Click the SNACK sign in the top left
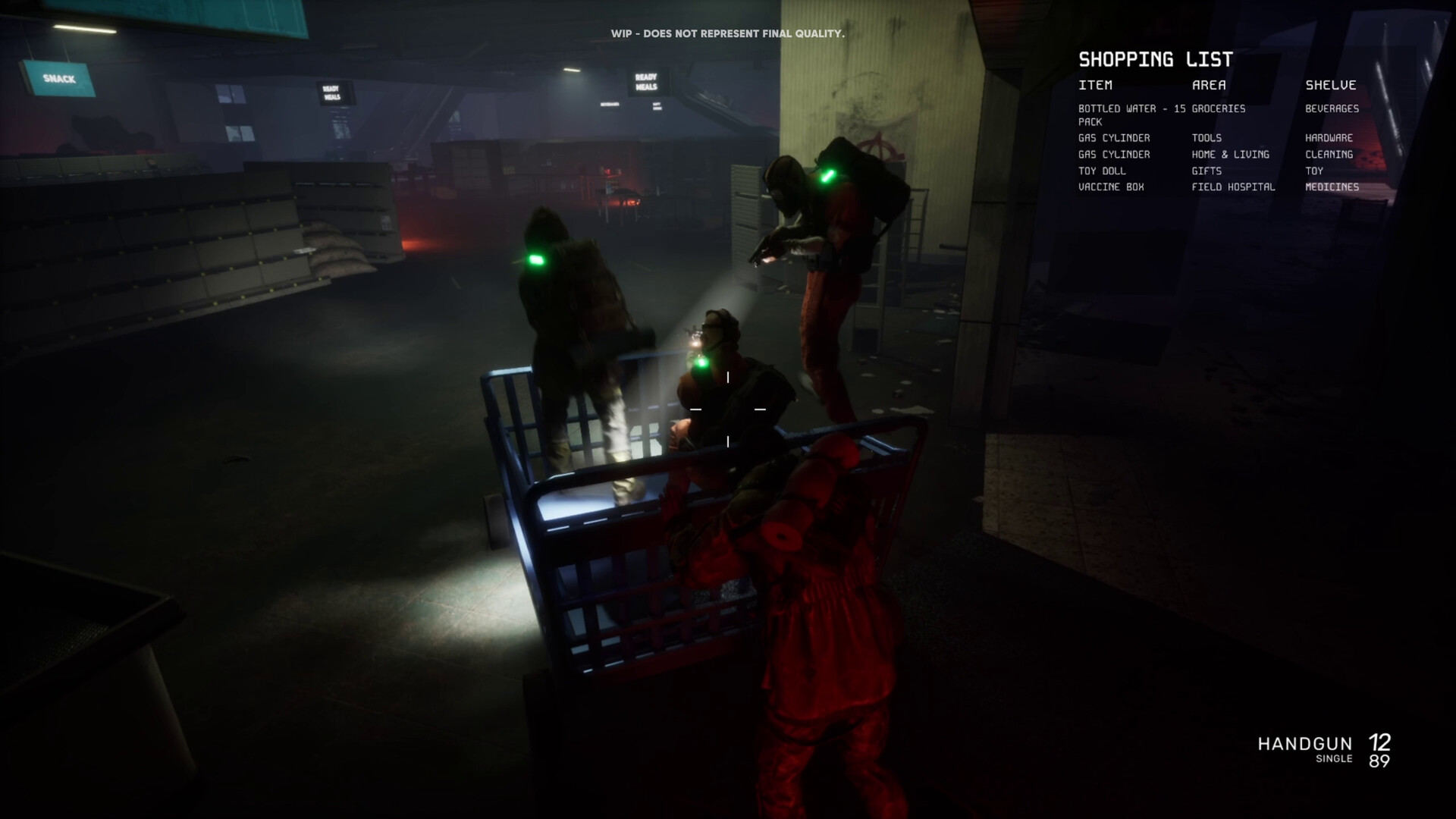1456x819 pixels. [x=59, y=77]
